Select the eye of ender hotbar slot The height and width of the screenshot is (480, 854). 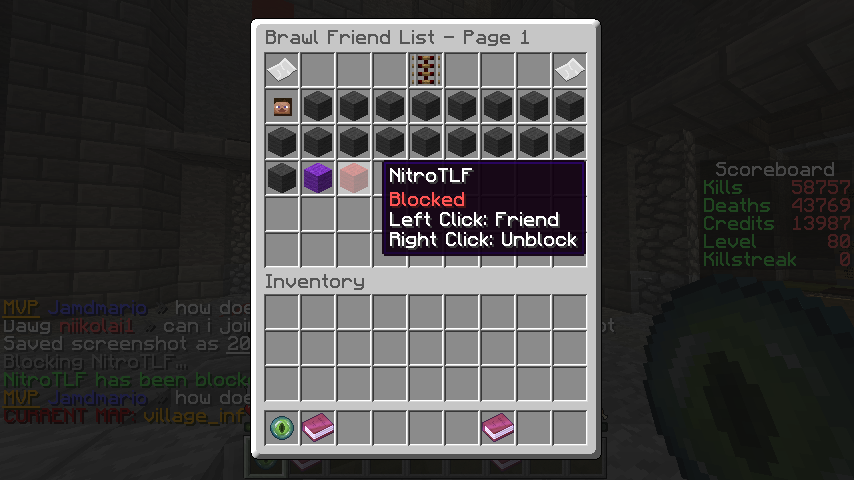pyautogui.click(x=282, y=429)
